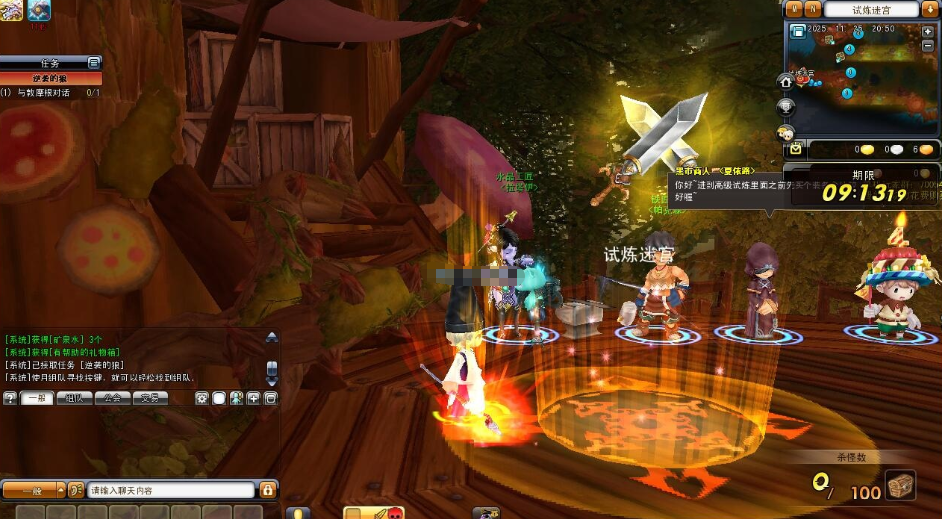
Task: Open the mail envelope icon
Action: click(795, 148)
